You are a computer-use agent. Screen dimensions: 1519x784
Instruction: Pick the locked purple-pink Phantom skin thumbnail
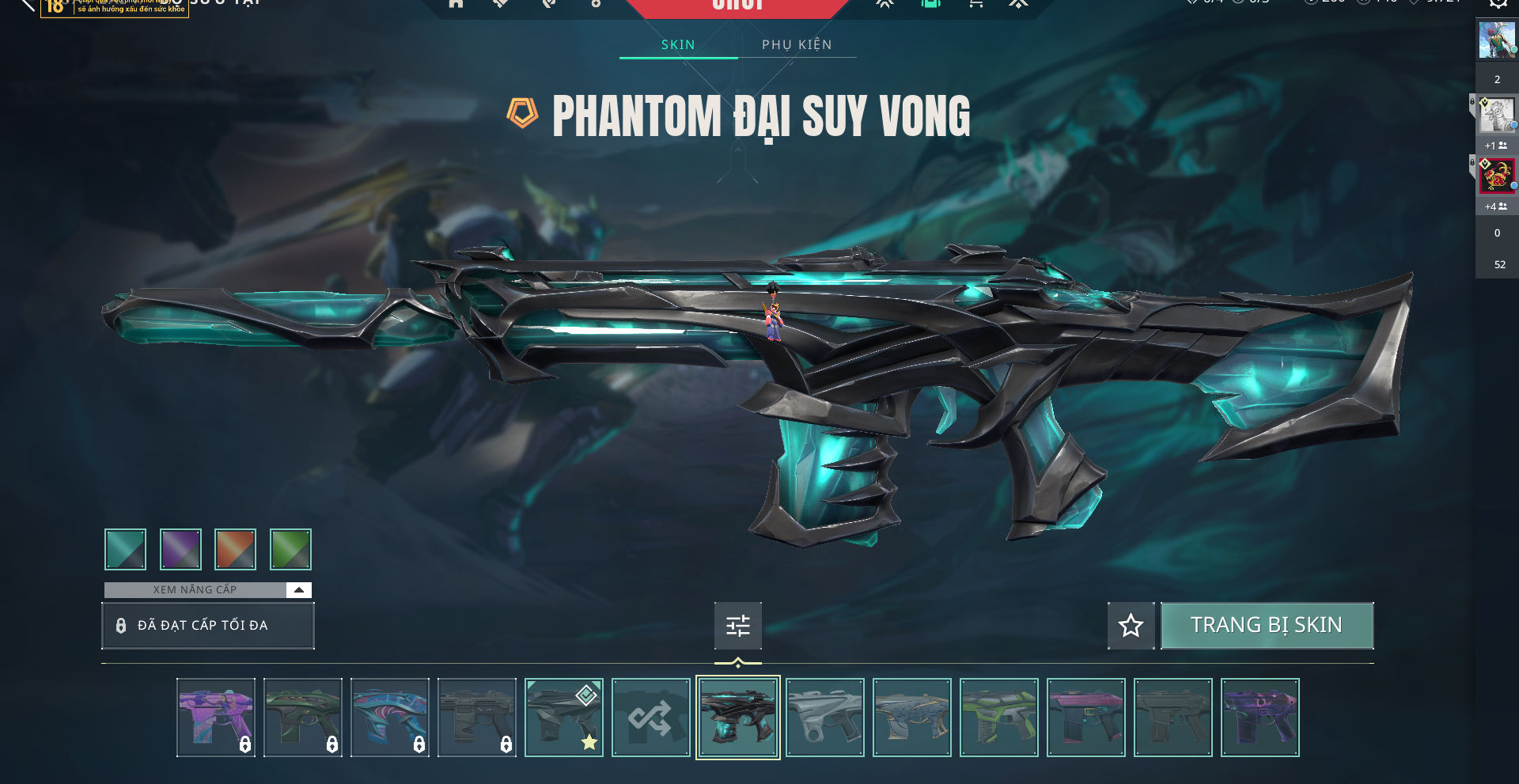coord(215,718)
